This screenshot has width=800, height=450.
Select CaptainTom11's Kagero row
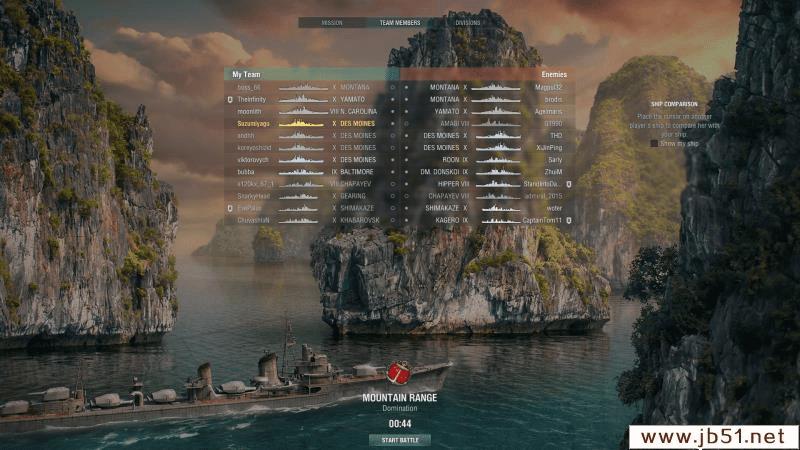click(x=490, y=220)
